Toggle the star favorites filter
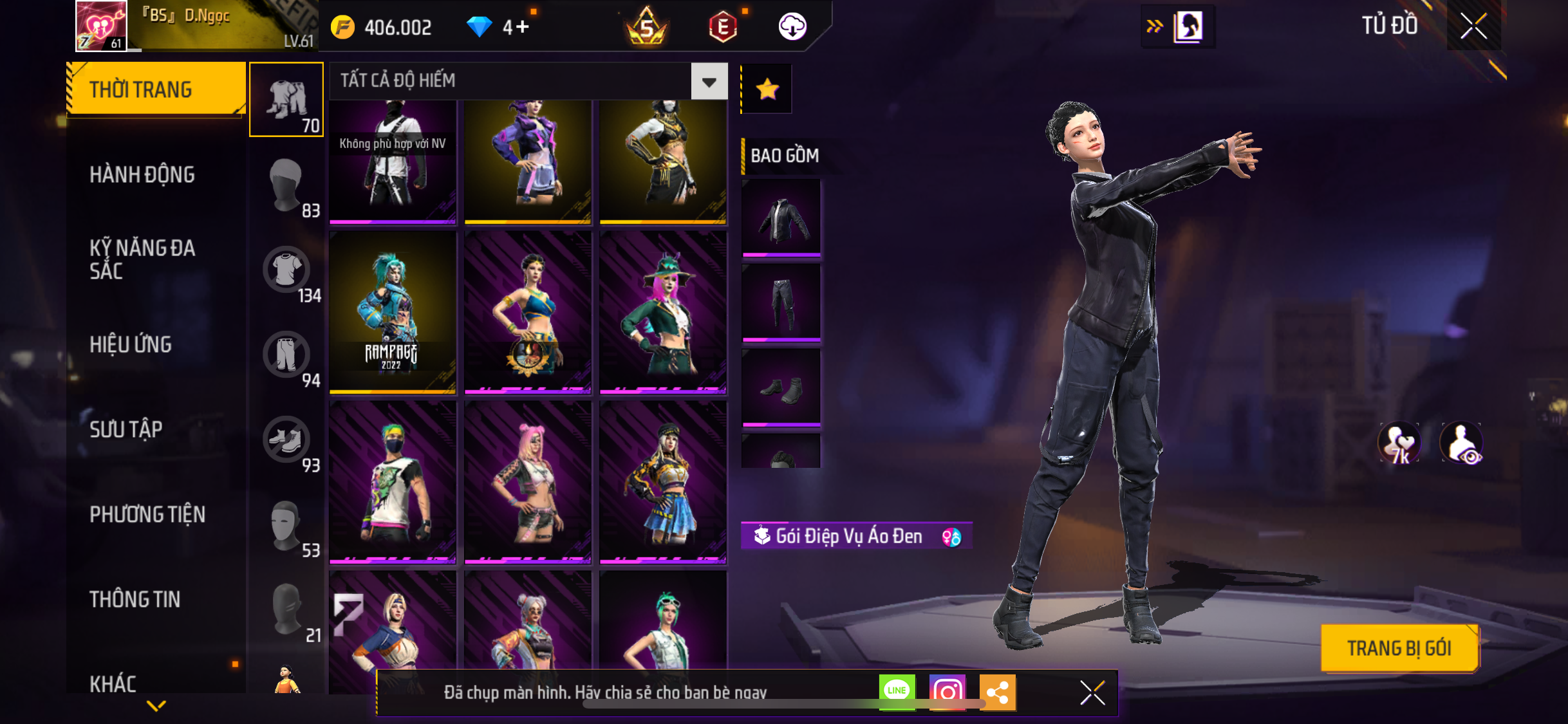Viewport: 1568px width, 724px height. tap(767, 89)
